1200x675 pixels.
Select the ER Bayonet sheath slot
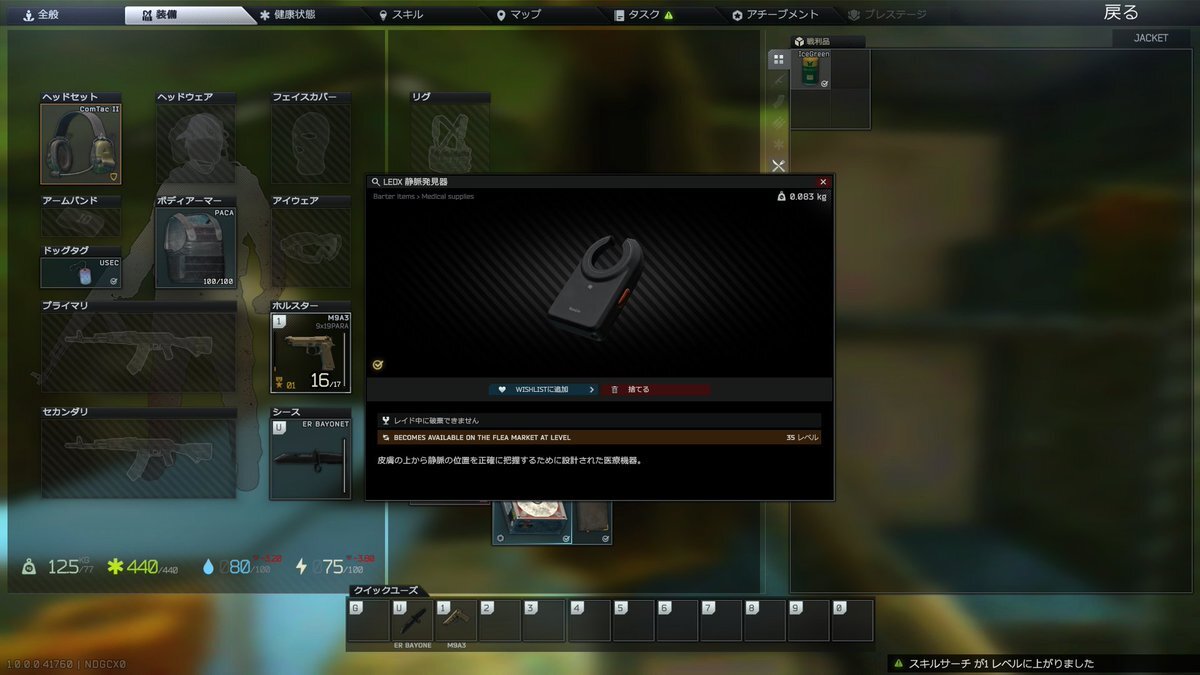pyautogui.click(x=311, y=458)
